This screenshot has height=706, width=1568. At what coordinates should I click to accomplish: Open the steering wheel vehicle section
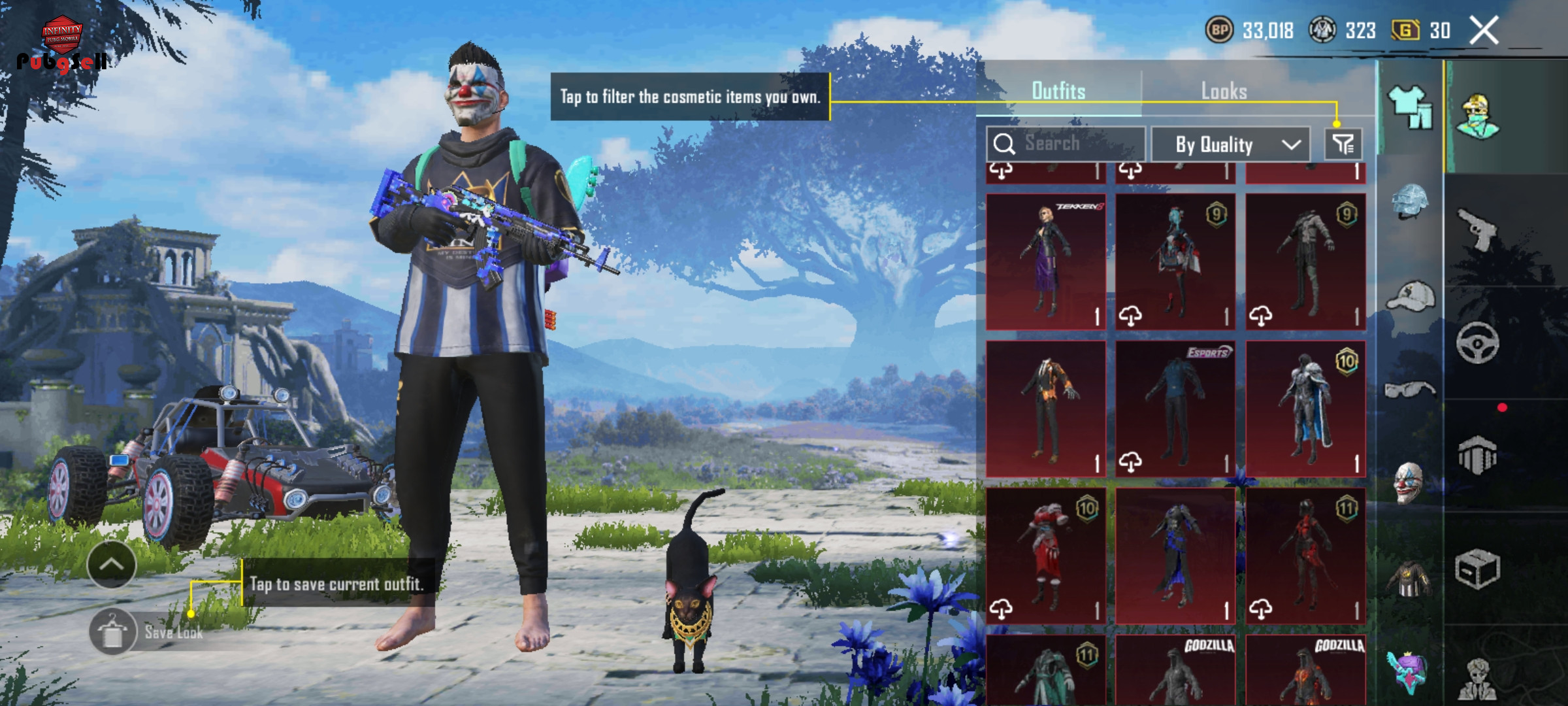[x=1477, y=343]
